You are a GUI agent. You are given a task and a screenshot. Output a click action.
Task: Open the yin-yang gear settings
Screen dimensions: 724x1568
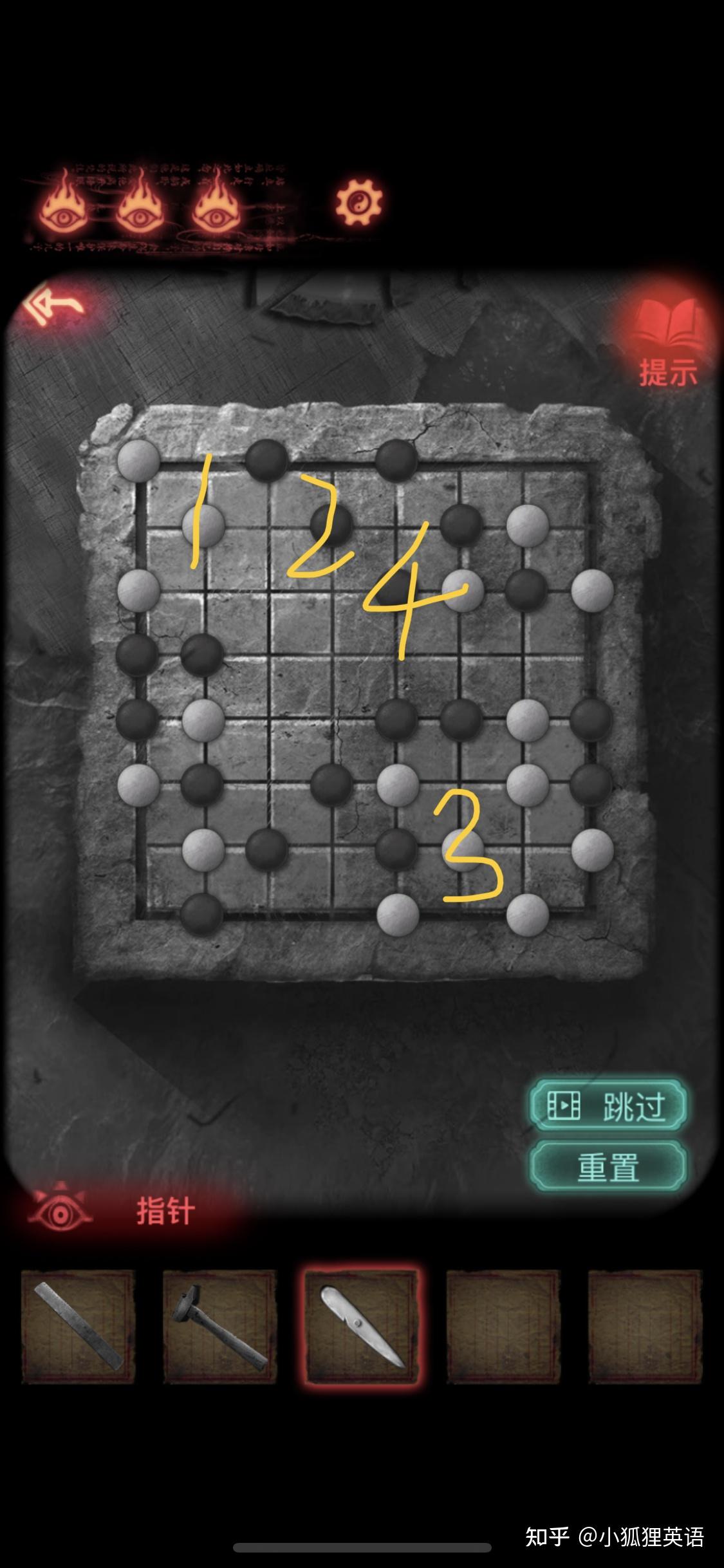point(358,203)
